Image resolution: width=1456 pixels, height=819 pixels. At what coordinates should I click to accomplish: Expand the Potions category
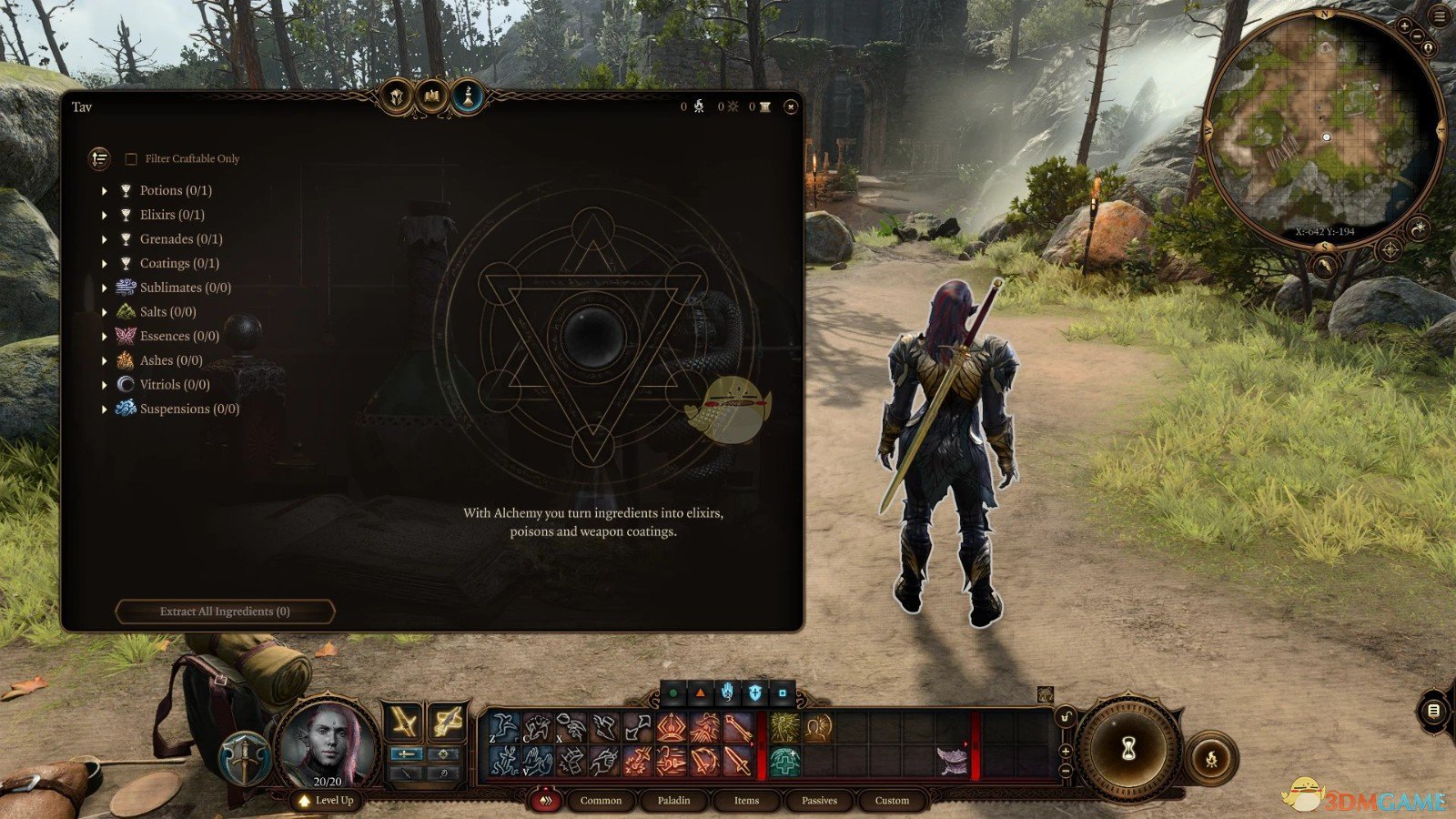point(106,190)
